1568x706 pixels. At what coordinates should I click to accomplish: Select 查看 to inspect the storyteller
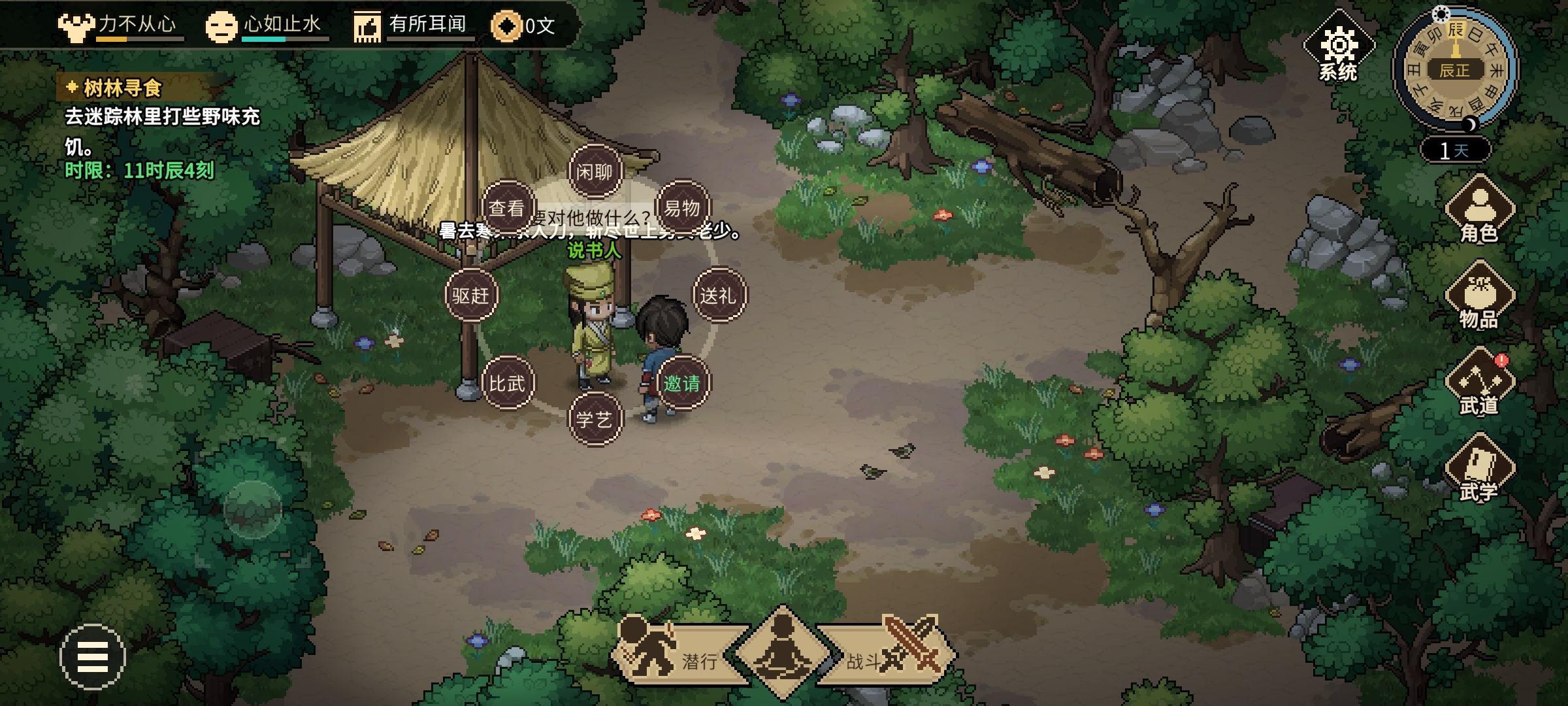pyautogui.click(x=508, y=209)
